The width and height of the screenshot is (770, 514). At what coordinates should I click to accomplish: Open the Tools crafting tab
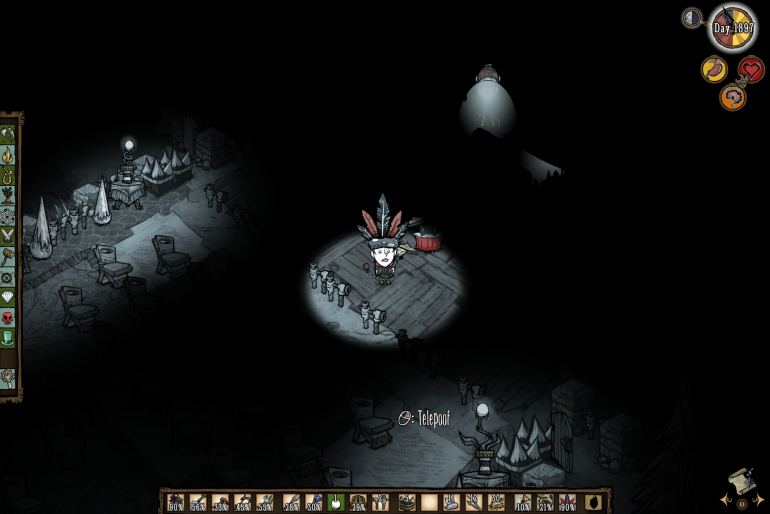[8, 133]
